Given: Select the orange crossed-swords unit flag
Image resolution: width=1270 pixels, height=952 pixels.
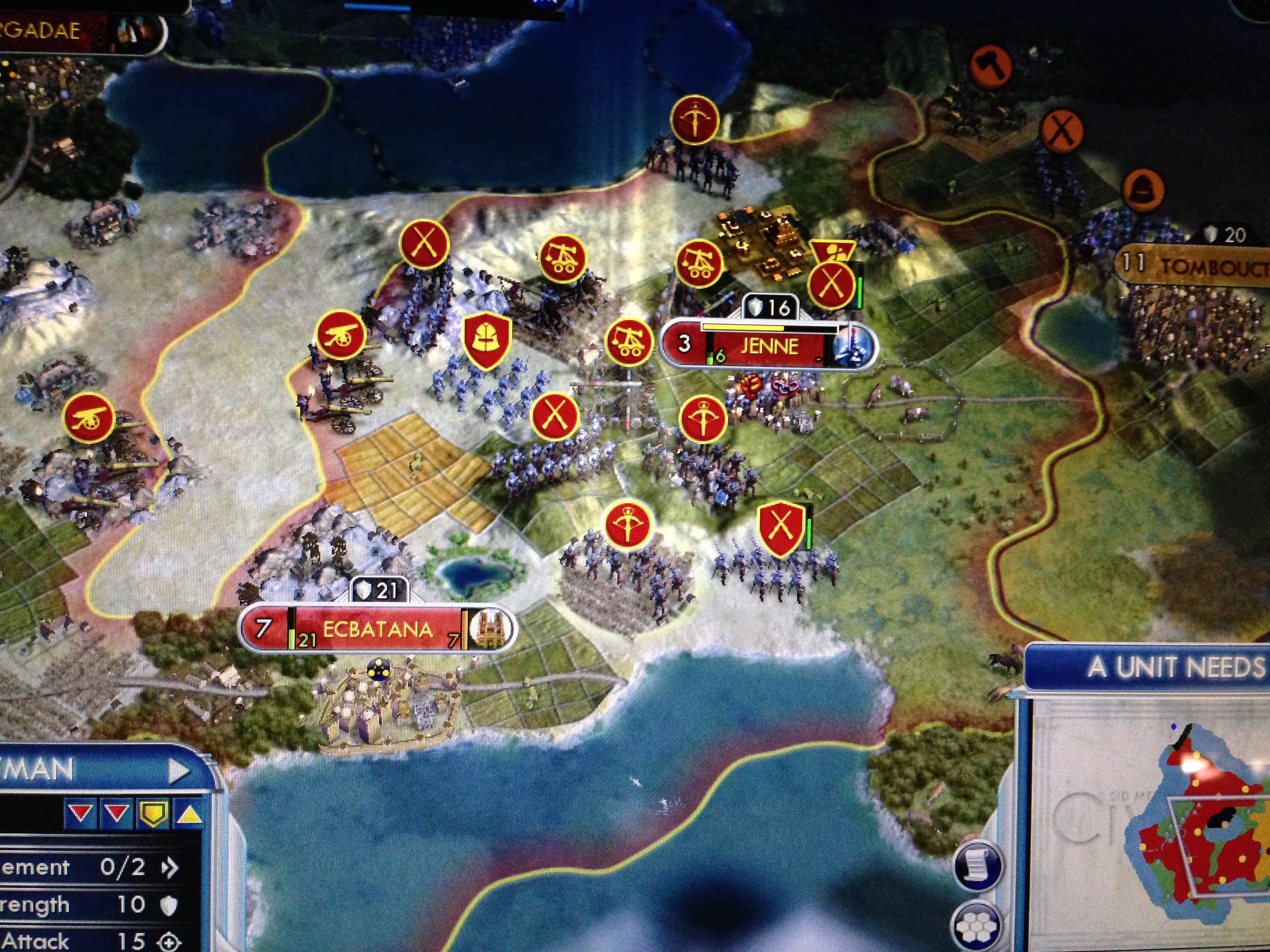Looking at the screenshot, I should [x=1061, y=131].
